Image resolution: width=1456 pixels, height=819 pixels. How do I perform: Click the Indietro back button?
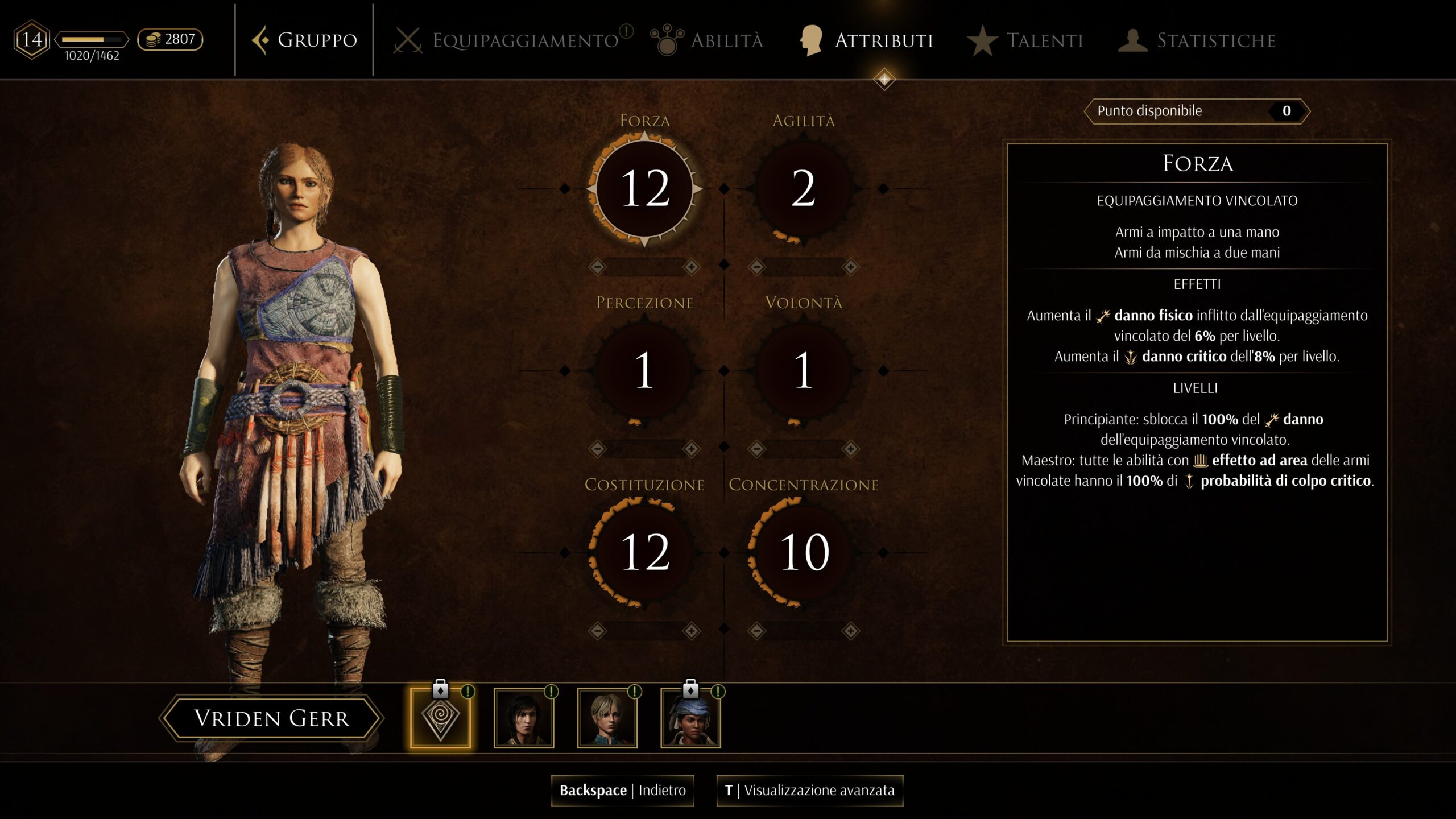tap(622, 791)
